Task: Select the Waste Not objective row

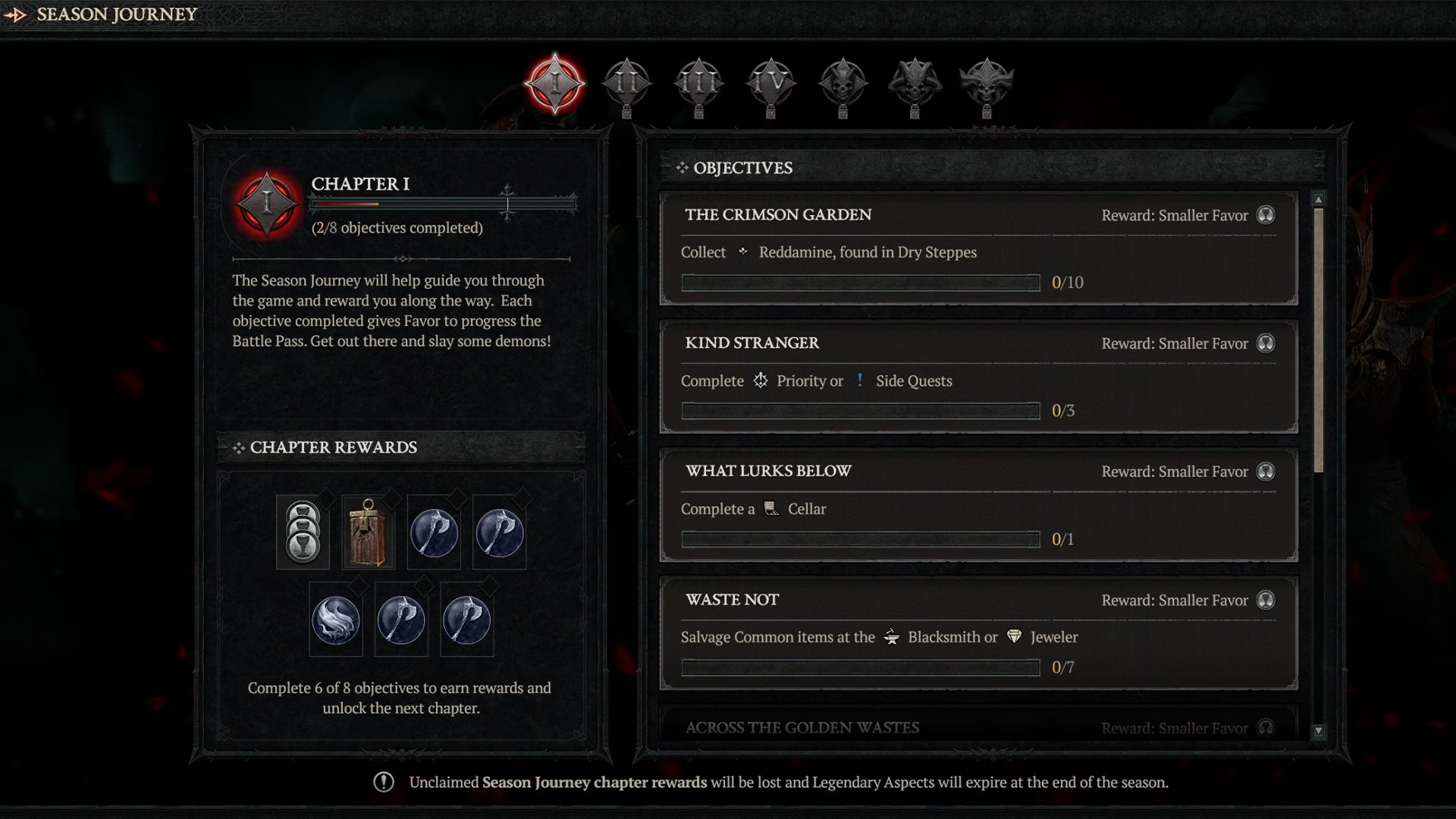Action: pos(978,633)
